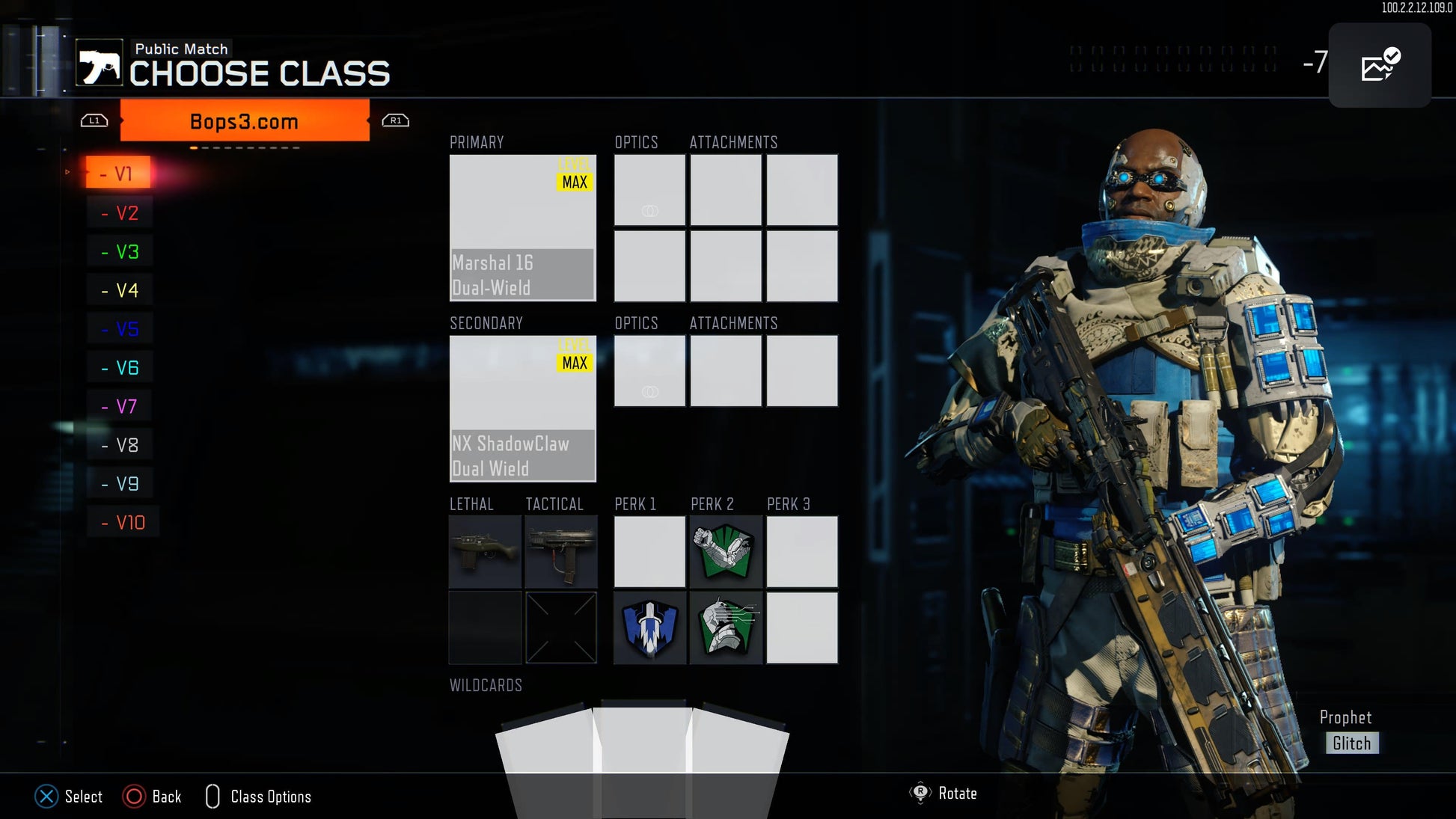Open the Marshal 16 Dual-Wield primary slot
The width and height of the screenshot is (1456, 819).
[x=522, y=227]
